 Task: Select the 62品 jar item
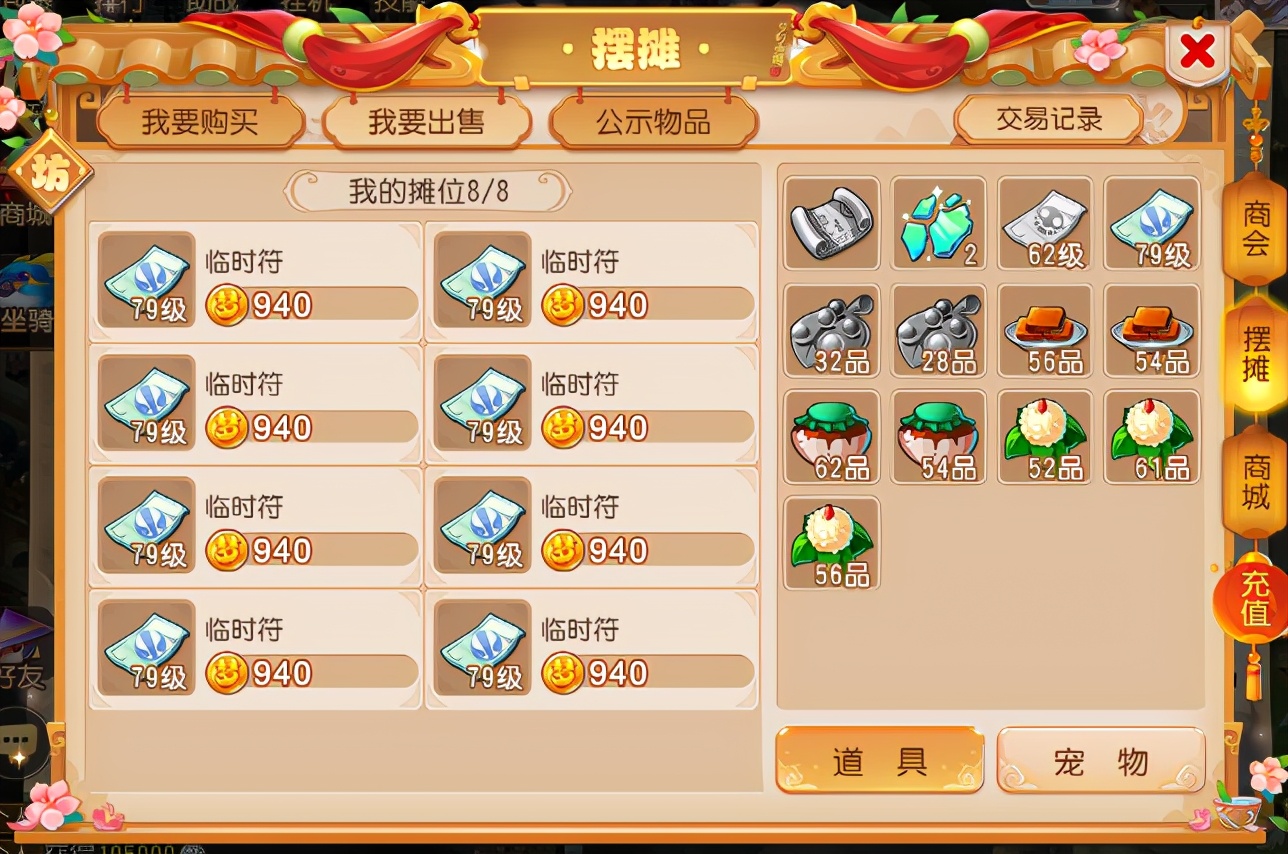pos(831,436)
